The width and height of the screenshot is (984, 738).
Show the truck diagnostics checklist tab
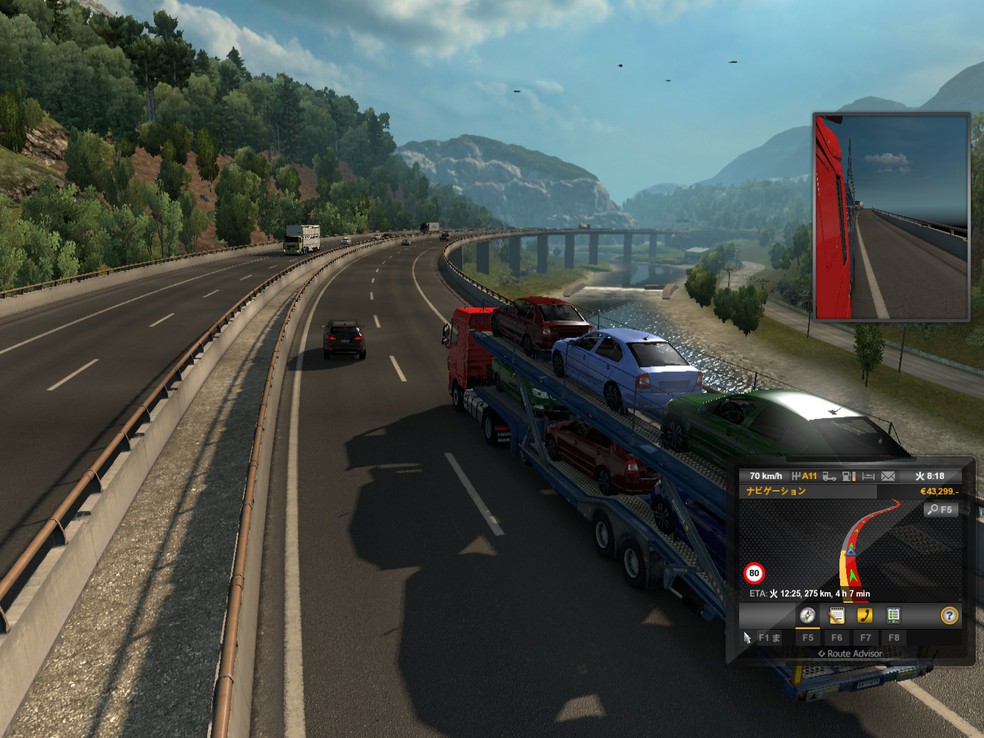click(893, 616)
